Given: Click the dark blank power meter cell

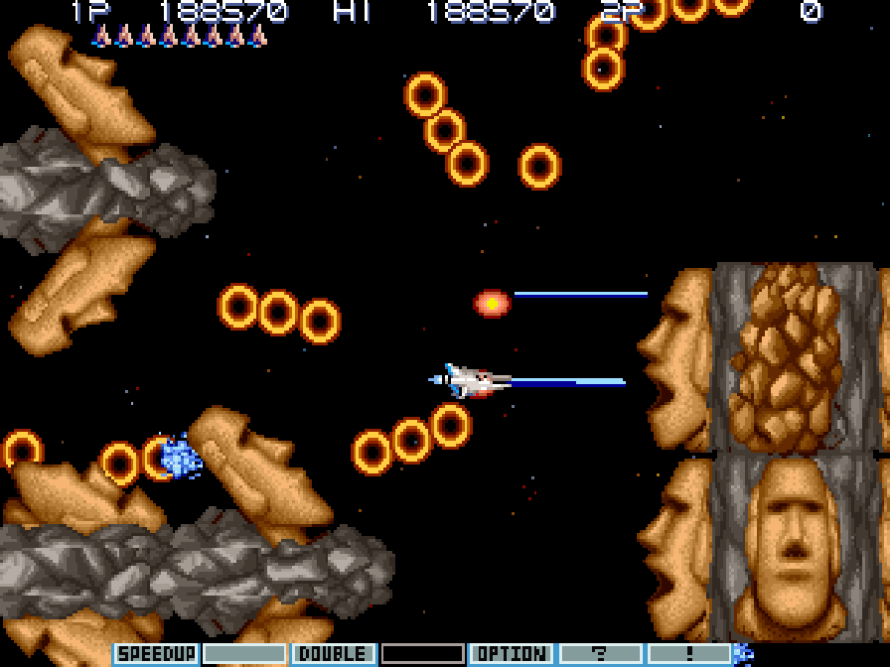Looking at the screenshot, I should pos(422,654).
